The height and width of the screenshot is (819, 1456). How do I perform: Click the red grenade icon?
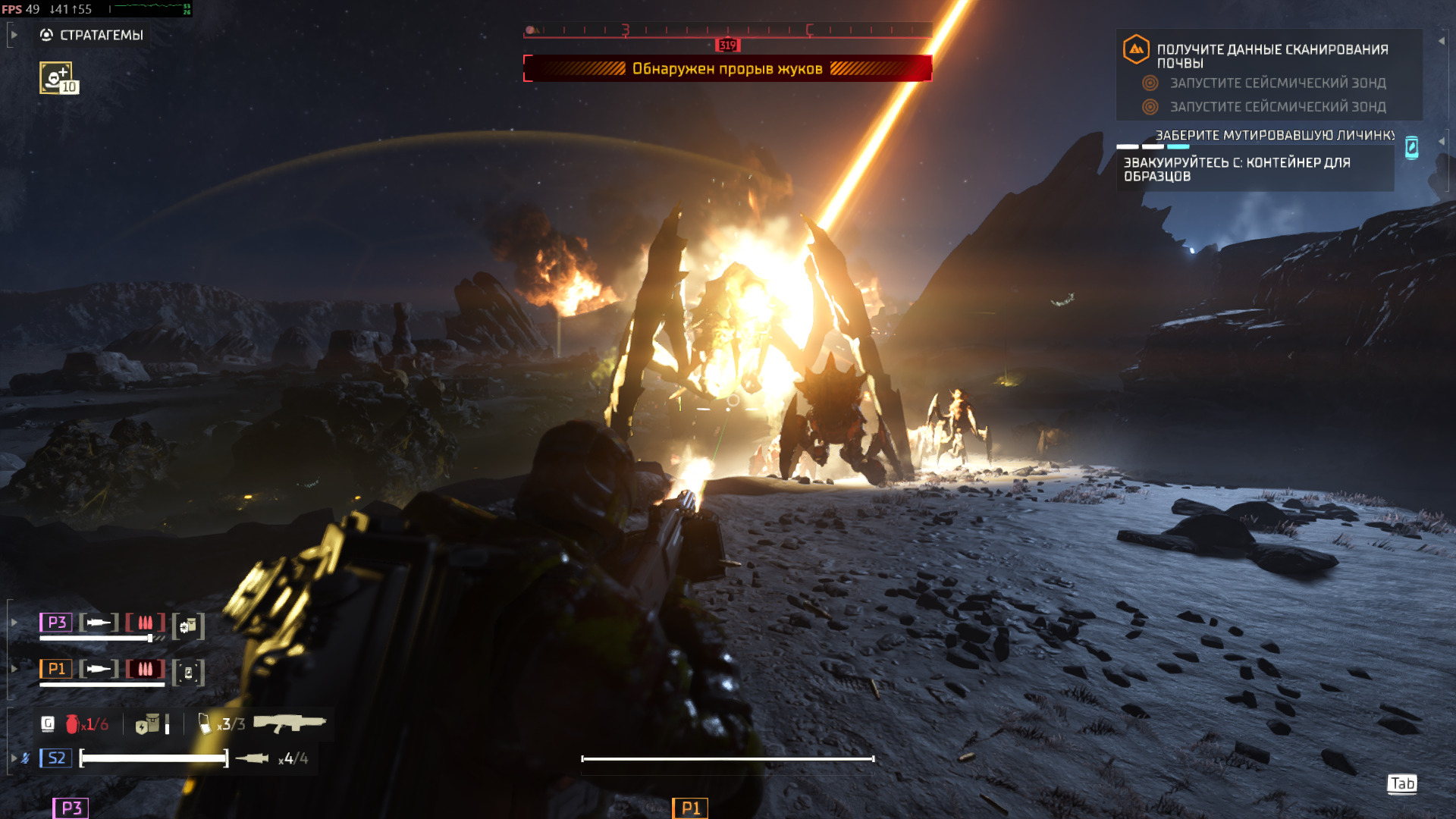pos(72,724)
